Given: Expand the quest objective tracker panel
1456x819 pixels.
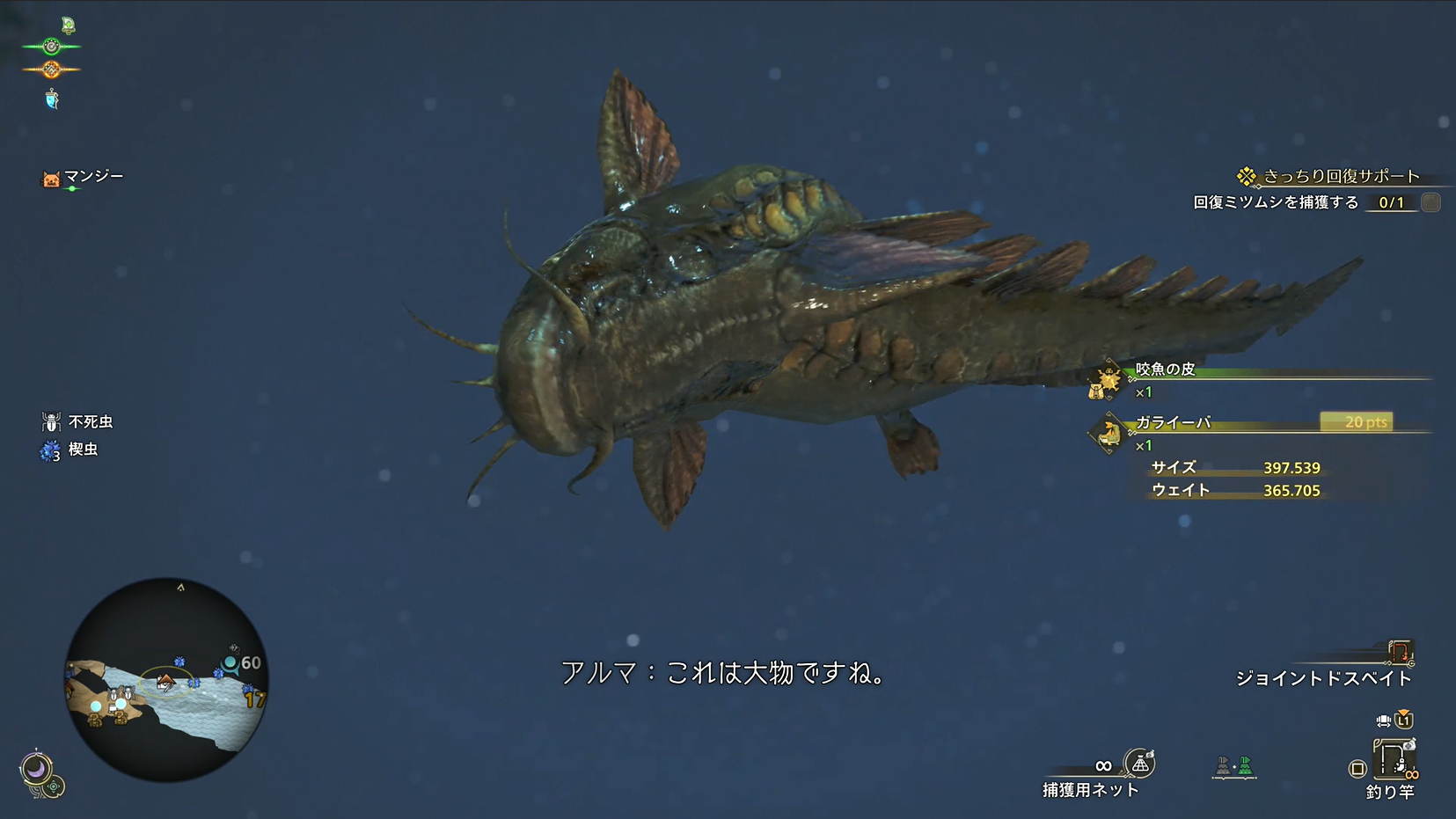Looking at the screenshot, I should 1310,201.
